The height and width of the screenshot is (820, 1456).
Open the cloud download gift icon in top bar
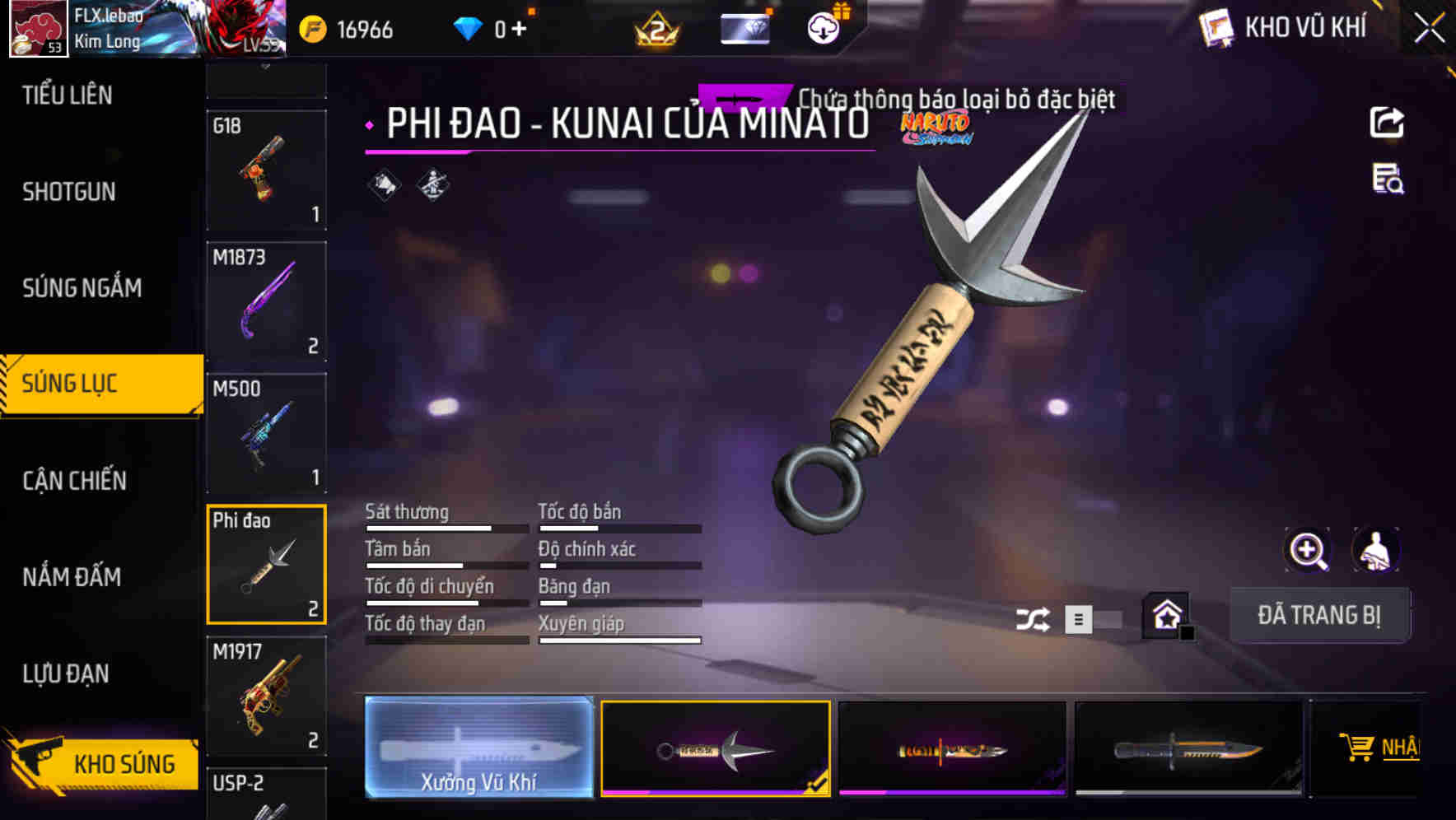[x=821, y=26]
